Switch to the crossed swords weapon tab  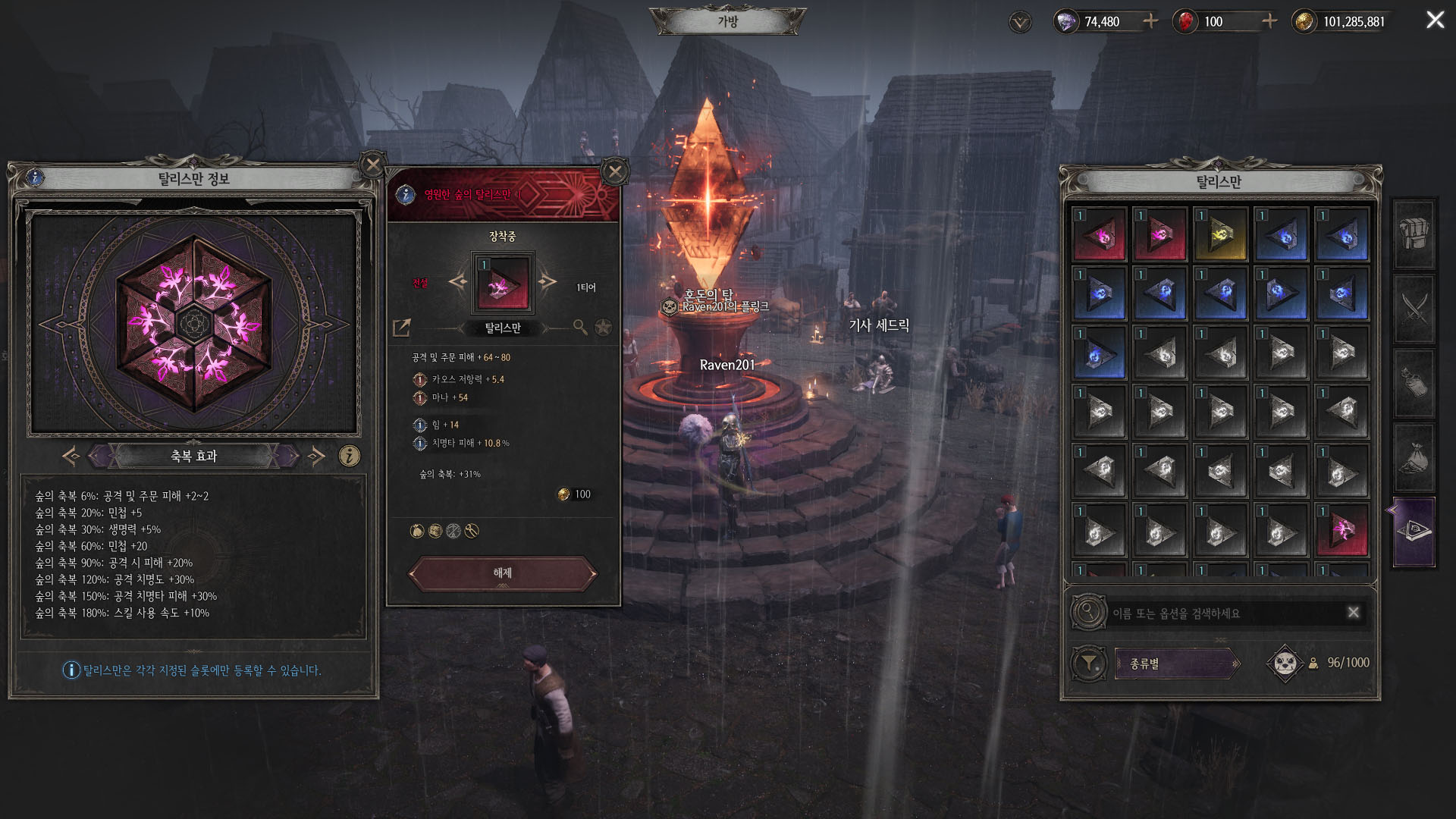1414,309
